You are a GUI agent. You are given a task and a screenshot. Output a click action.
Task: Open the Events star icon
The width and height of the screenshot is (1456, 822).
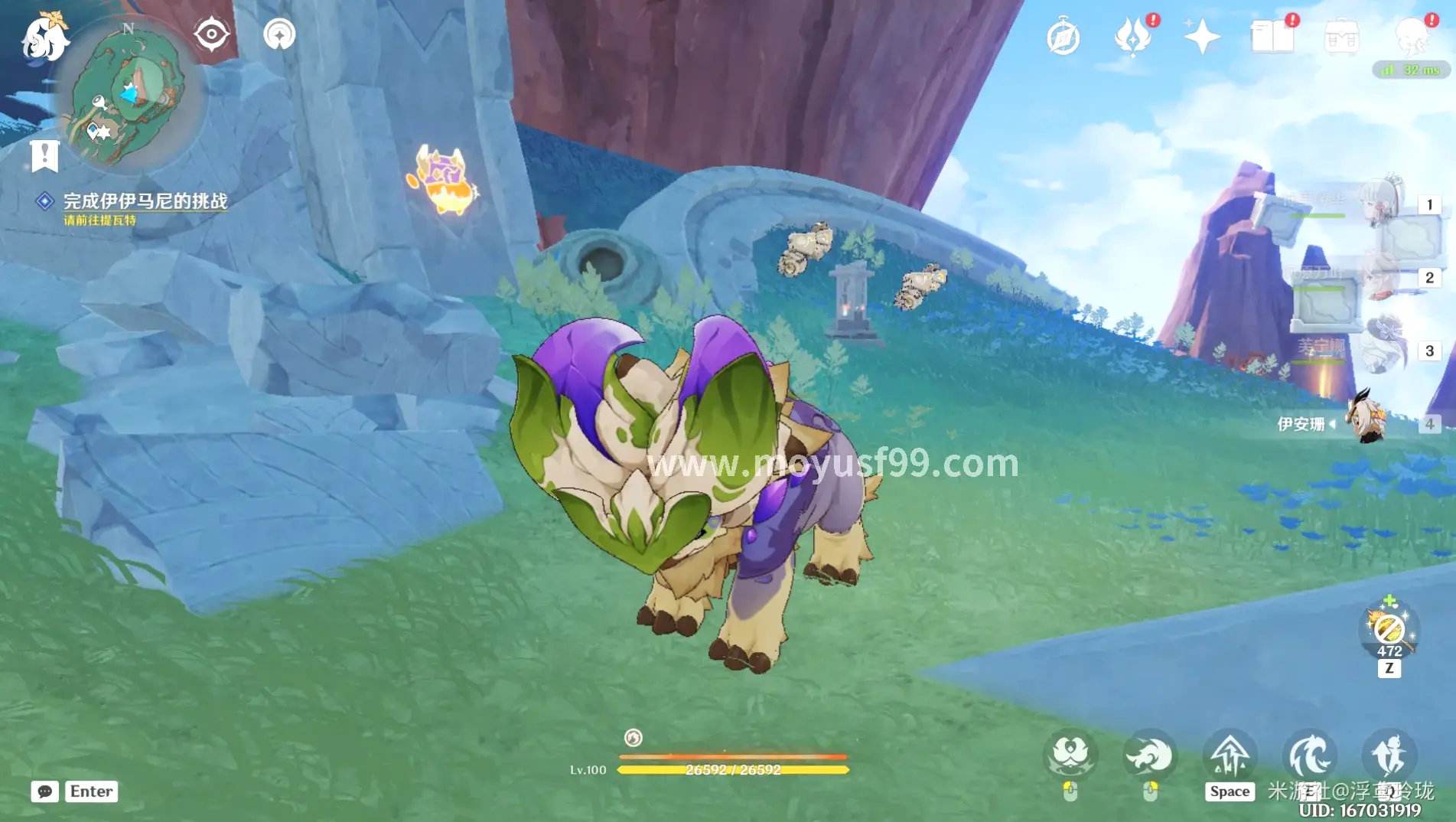pyautogui.click(x=1202, y=34)
